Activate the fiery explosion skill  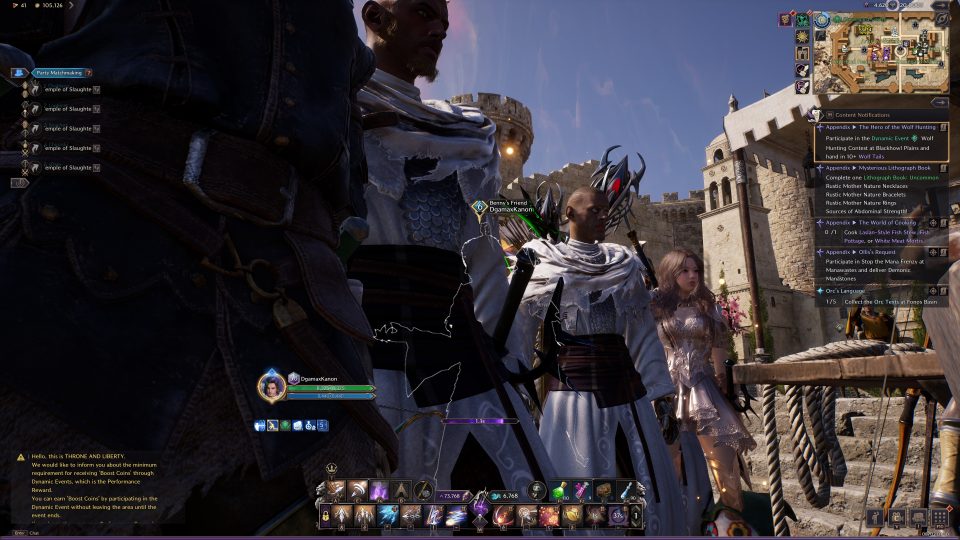tap(549, 516)
